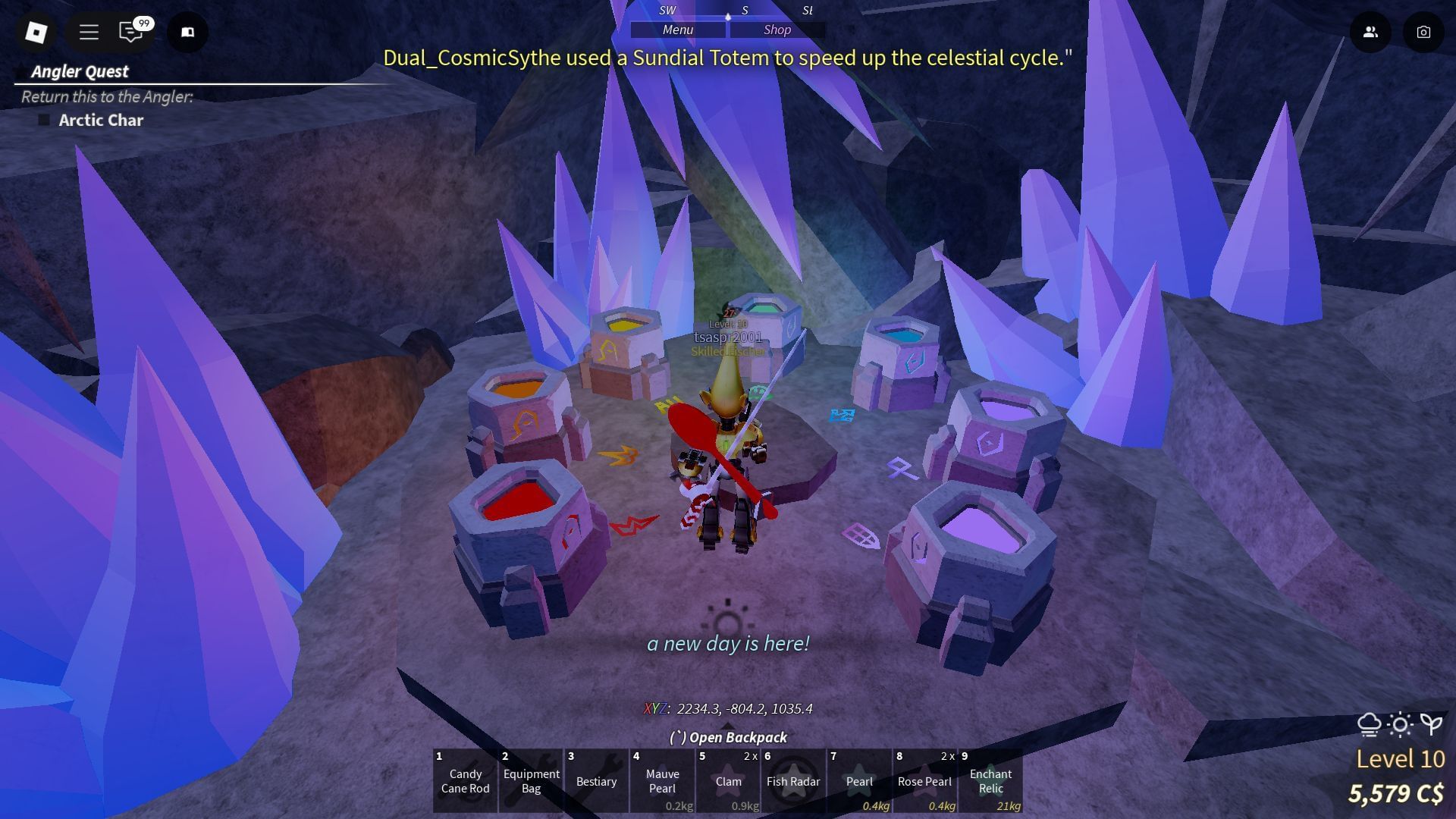This screenshot has width=1456, height=819.
Task: Check off Arctic Char in the quest
Action: (45, 119)
